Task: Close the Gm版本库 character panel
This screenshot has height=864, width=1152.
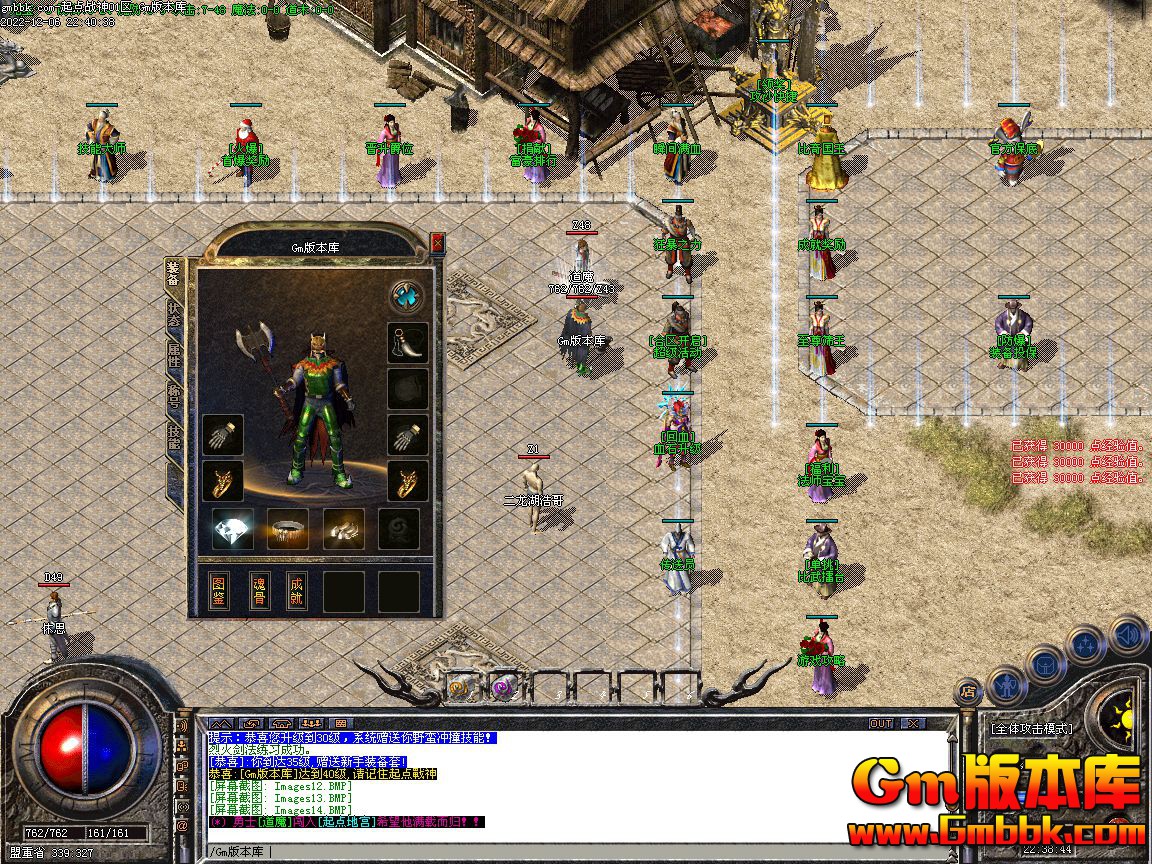Action: coord(437,242)
